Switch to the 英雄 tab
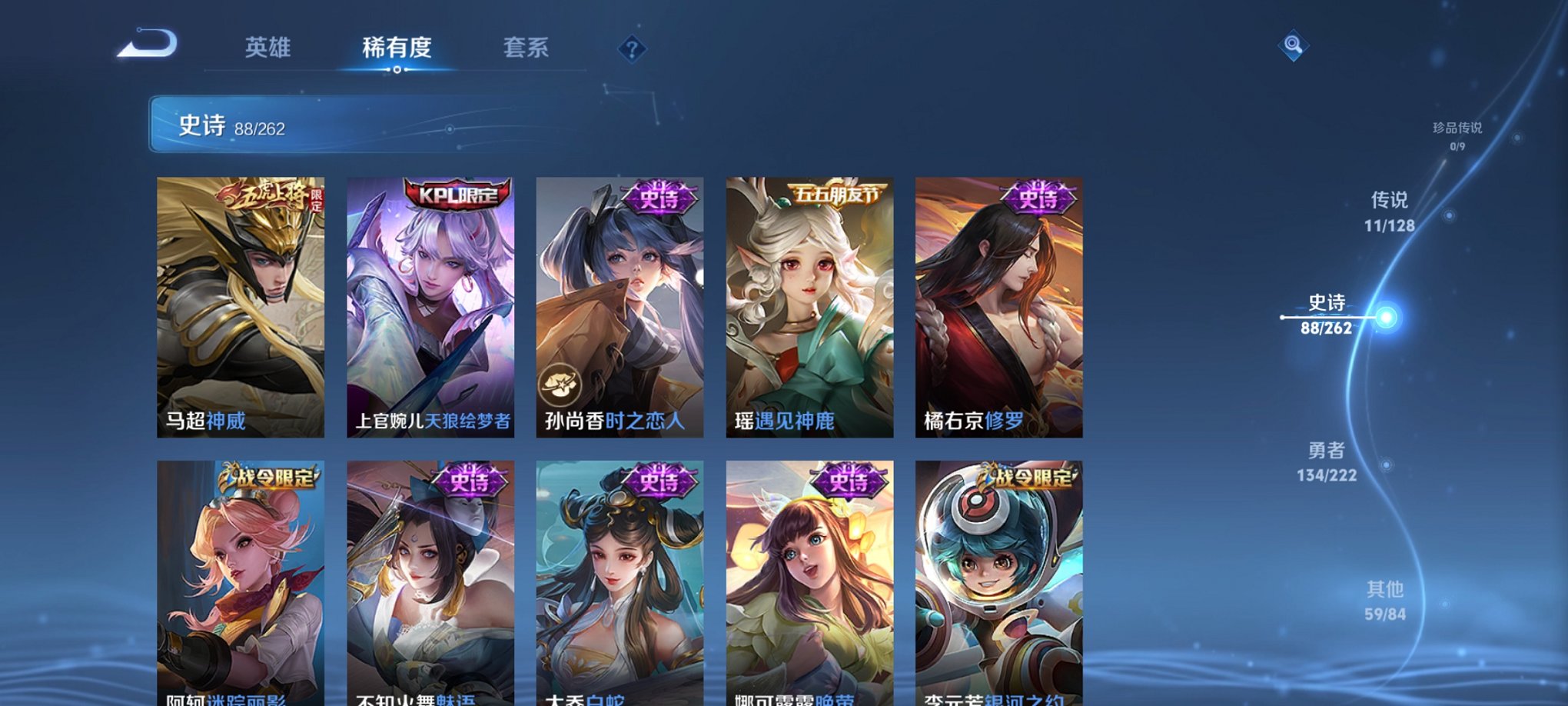The height and width of the screenshot is (706, 1568). (267, 48)
